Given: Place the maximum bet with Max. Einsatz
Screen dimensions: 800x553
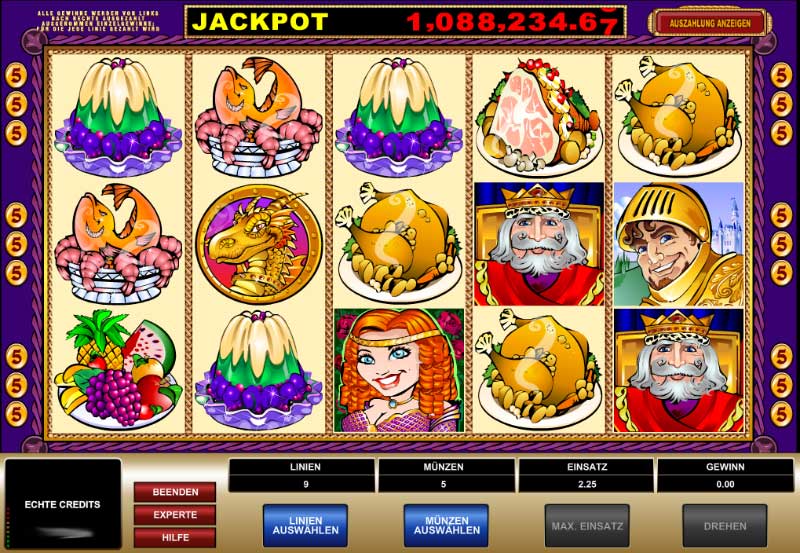Looking at the screenshot, I should click(x=587, y=525).
